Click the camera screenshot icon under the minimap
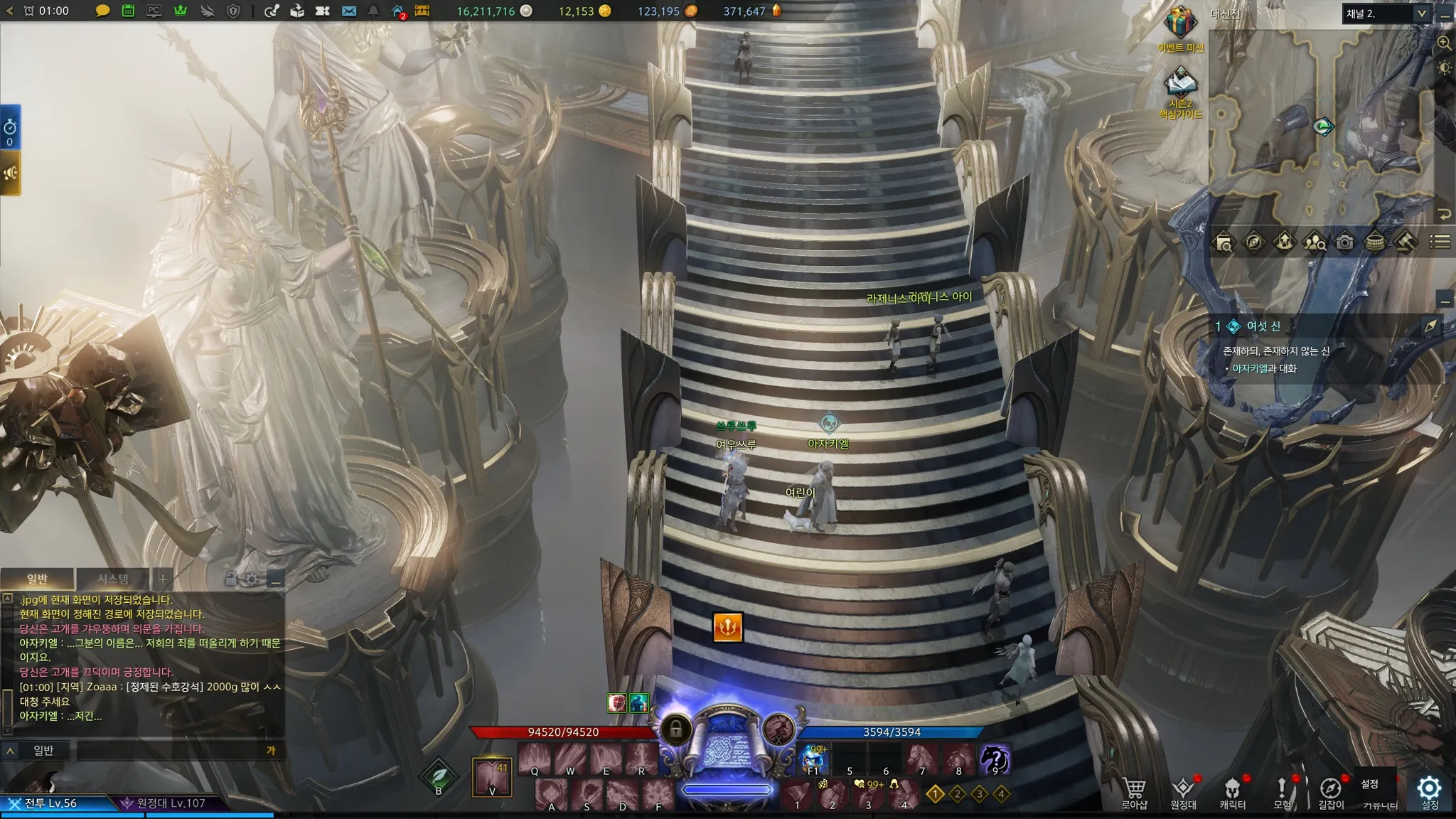1456x819 pixels. [1344, 243]
